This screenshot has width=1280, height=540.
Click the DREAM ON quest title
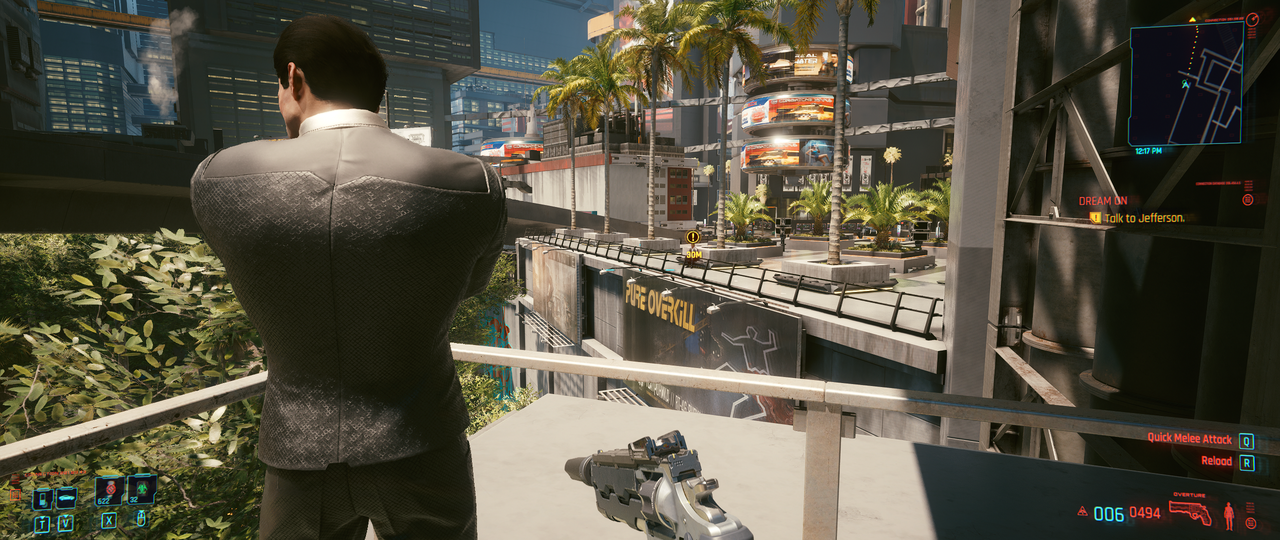point(1103,201)
